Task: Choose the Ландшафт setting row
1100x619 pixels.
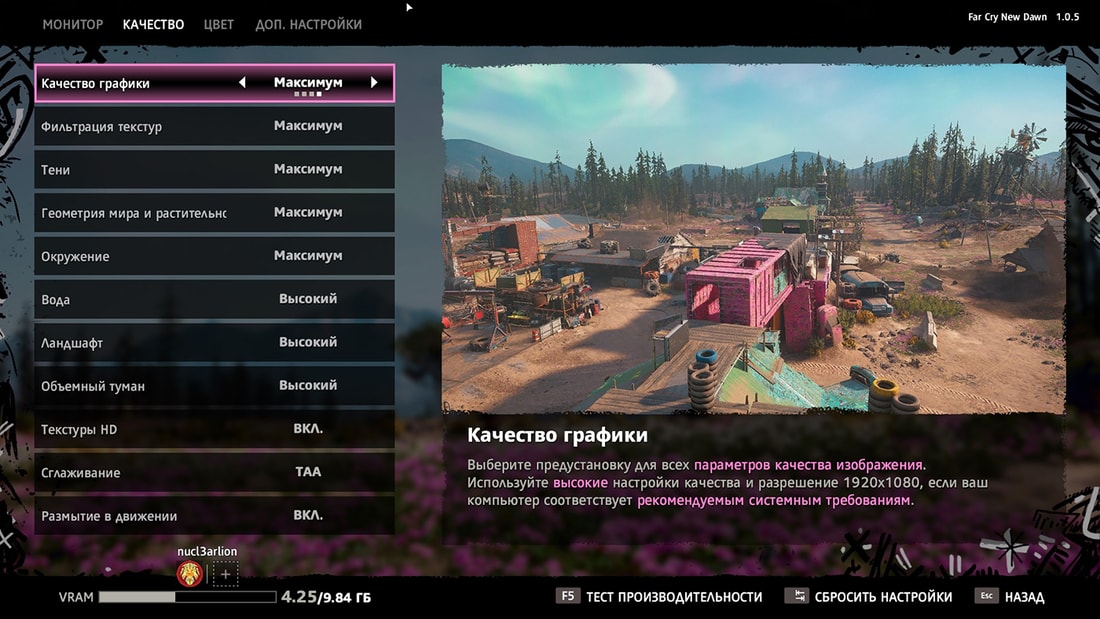Action: tap(214, 343)
